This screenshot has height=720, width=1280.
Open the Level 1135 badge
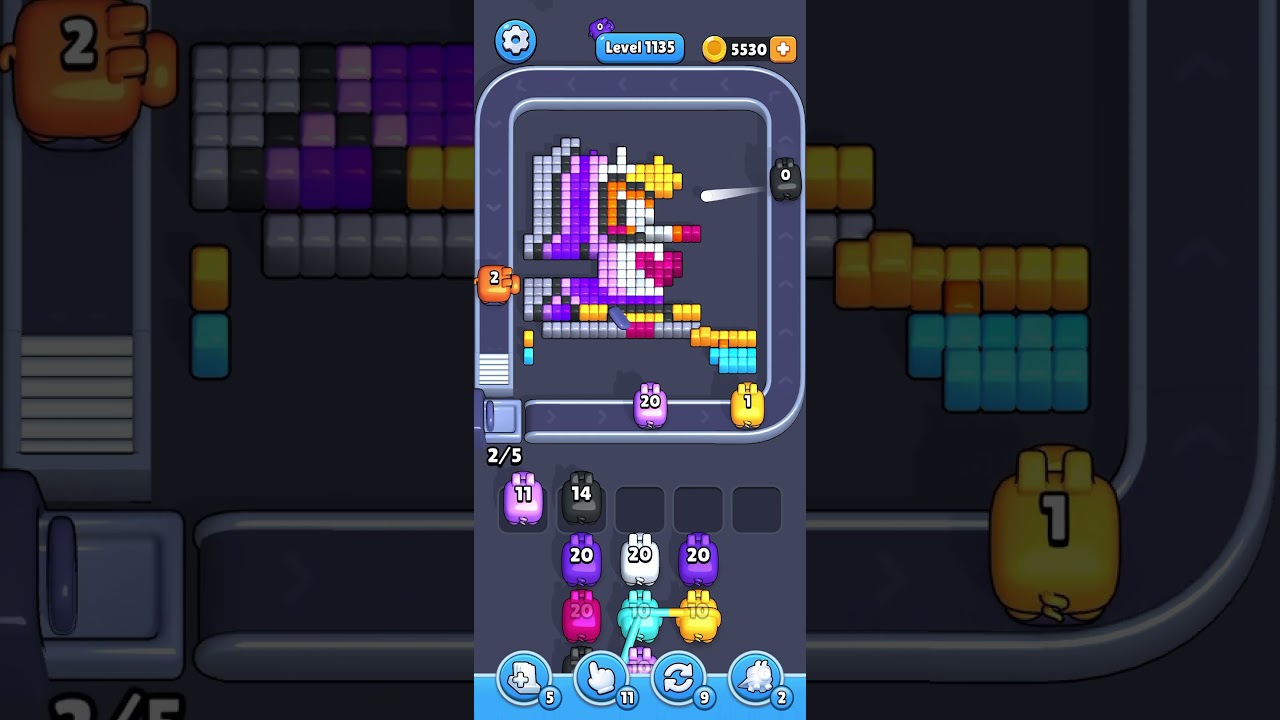pos(639,47)
